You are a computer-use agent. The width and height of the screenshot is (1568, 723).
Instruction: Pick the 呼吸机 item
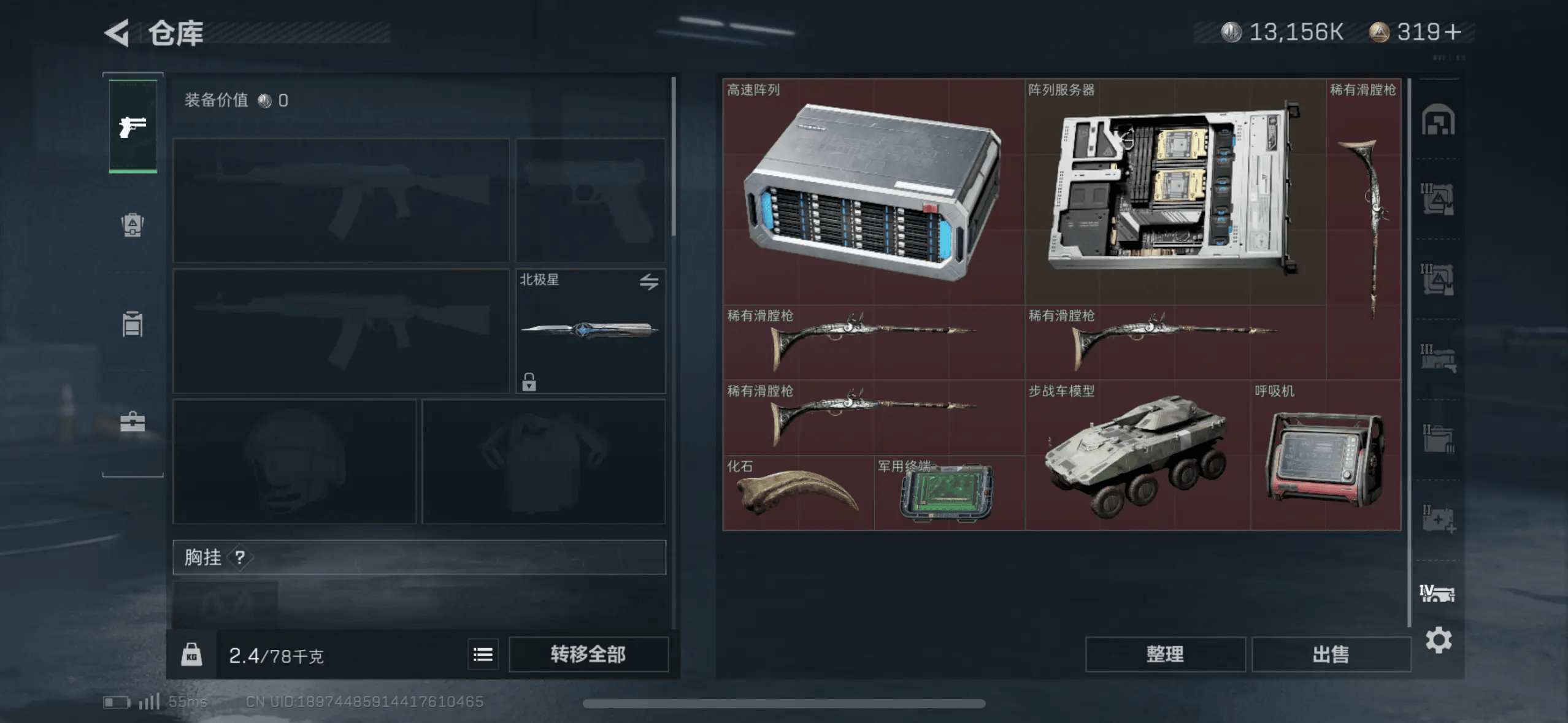[1325, 457]
